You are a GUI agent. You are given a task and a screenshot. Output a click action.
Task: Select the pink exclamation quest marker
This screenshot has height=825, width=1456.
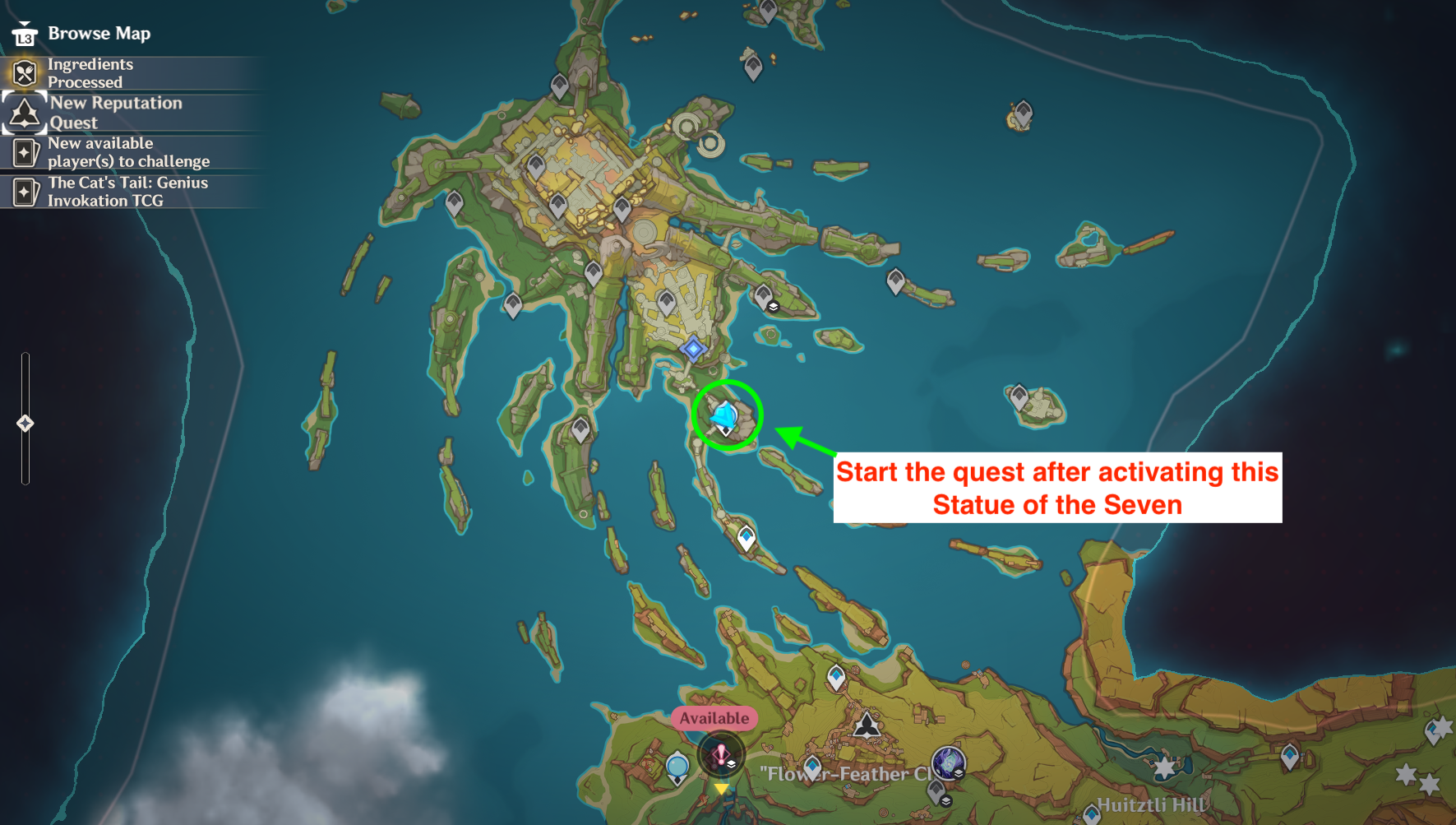(x=720, y=755)
